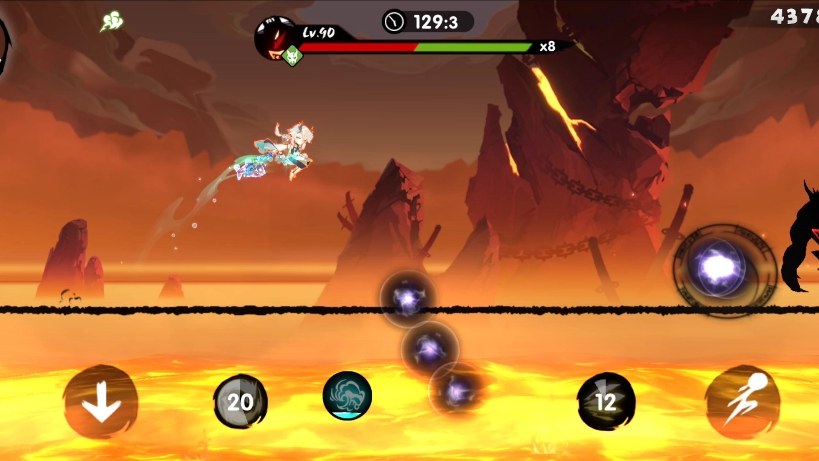Trigger the dash sprint button
This screenshot has height=461, width=819.
[742, 402]
